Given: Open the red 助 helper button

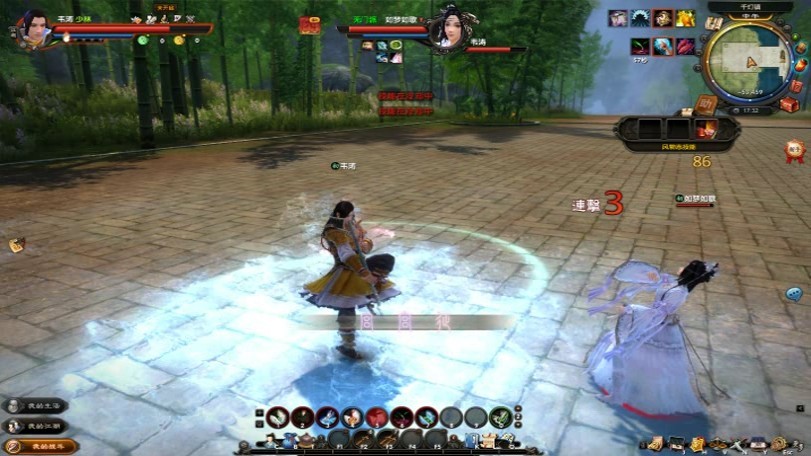Looking at the screenshot, I should 707,103.
